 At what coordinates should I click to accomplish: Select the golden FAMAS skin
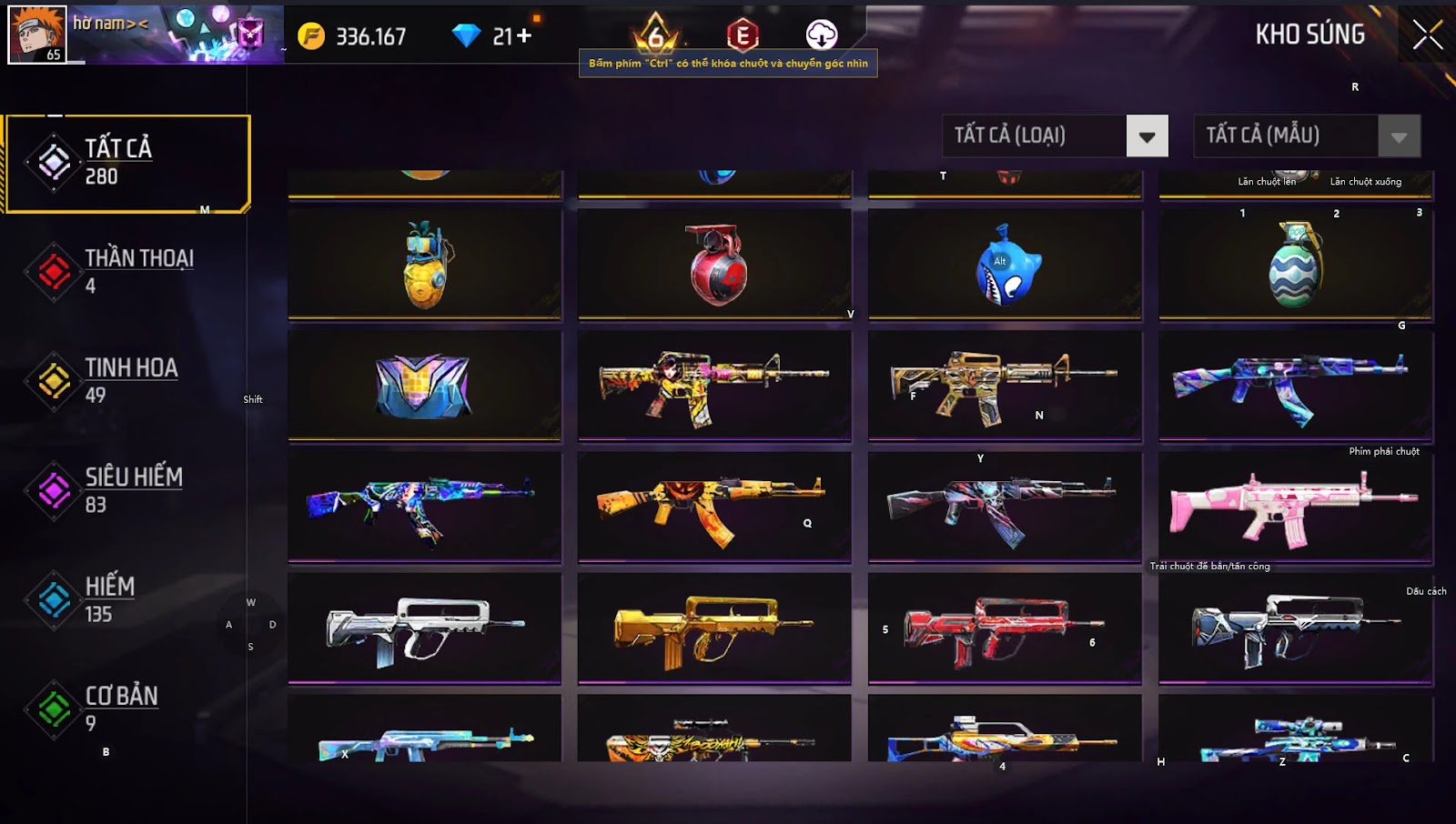click(x=715, y=628)
